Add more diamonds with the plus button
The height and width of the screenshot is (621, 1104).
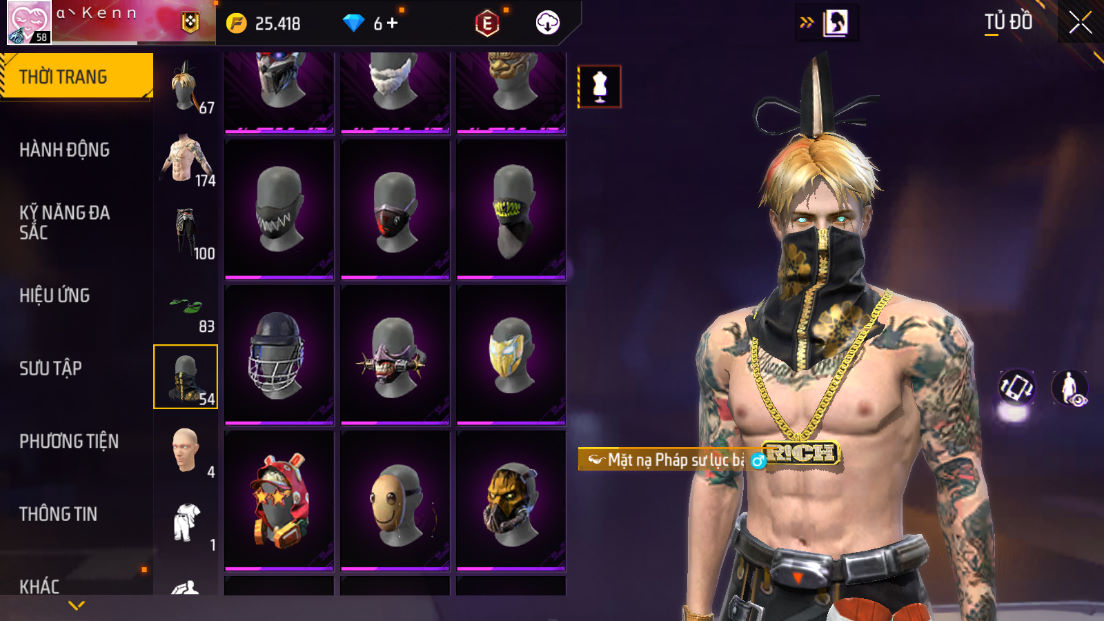point(392,23)
